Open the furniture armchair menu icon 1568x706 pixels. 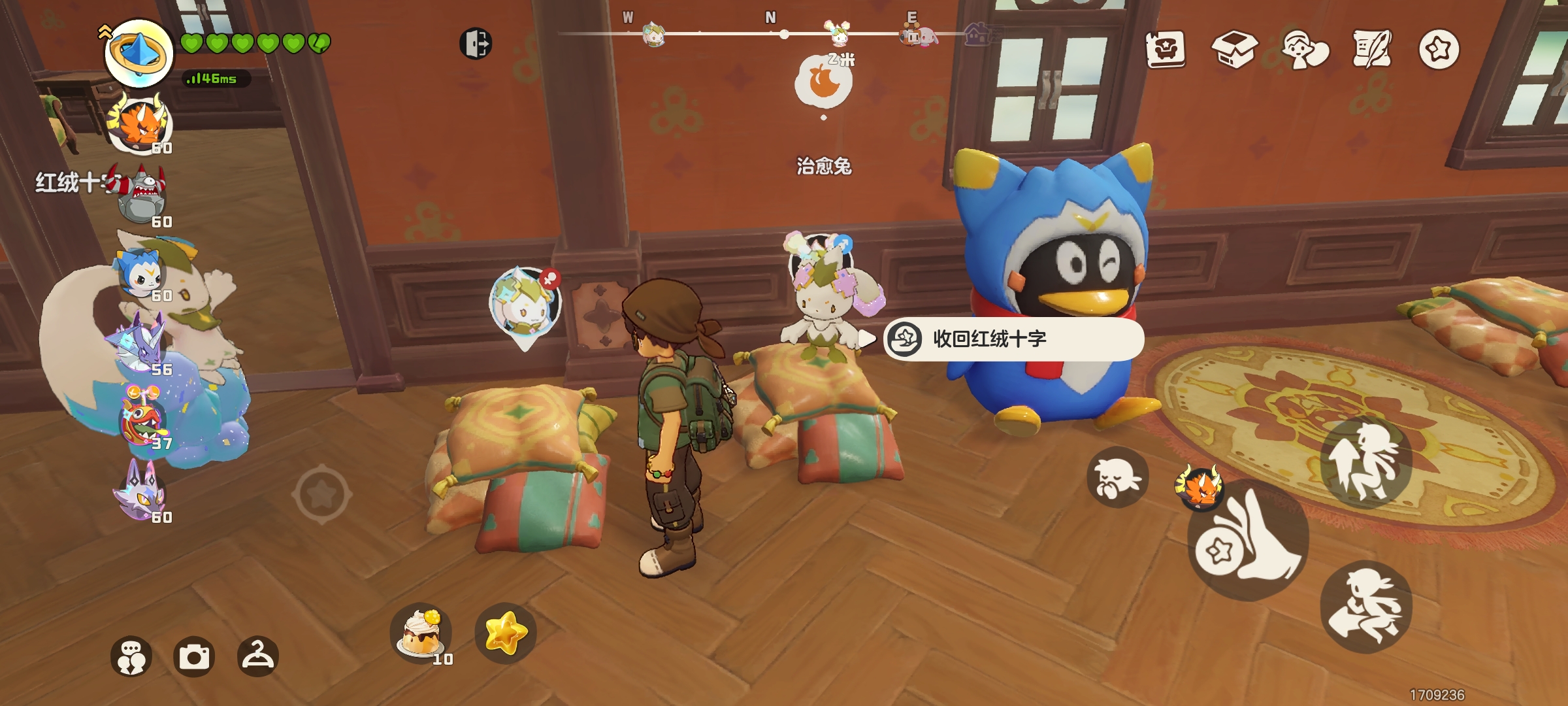[x=1166, y=49]
